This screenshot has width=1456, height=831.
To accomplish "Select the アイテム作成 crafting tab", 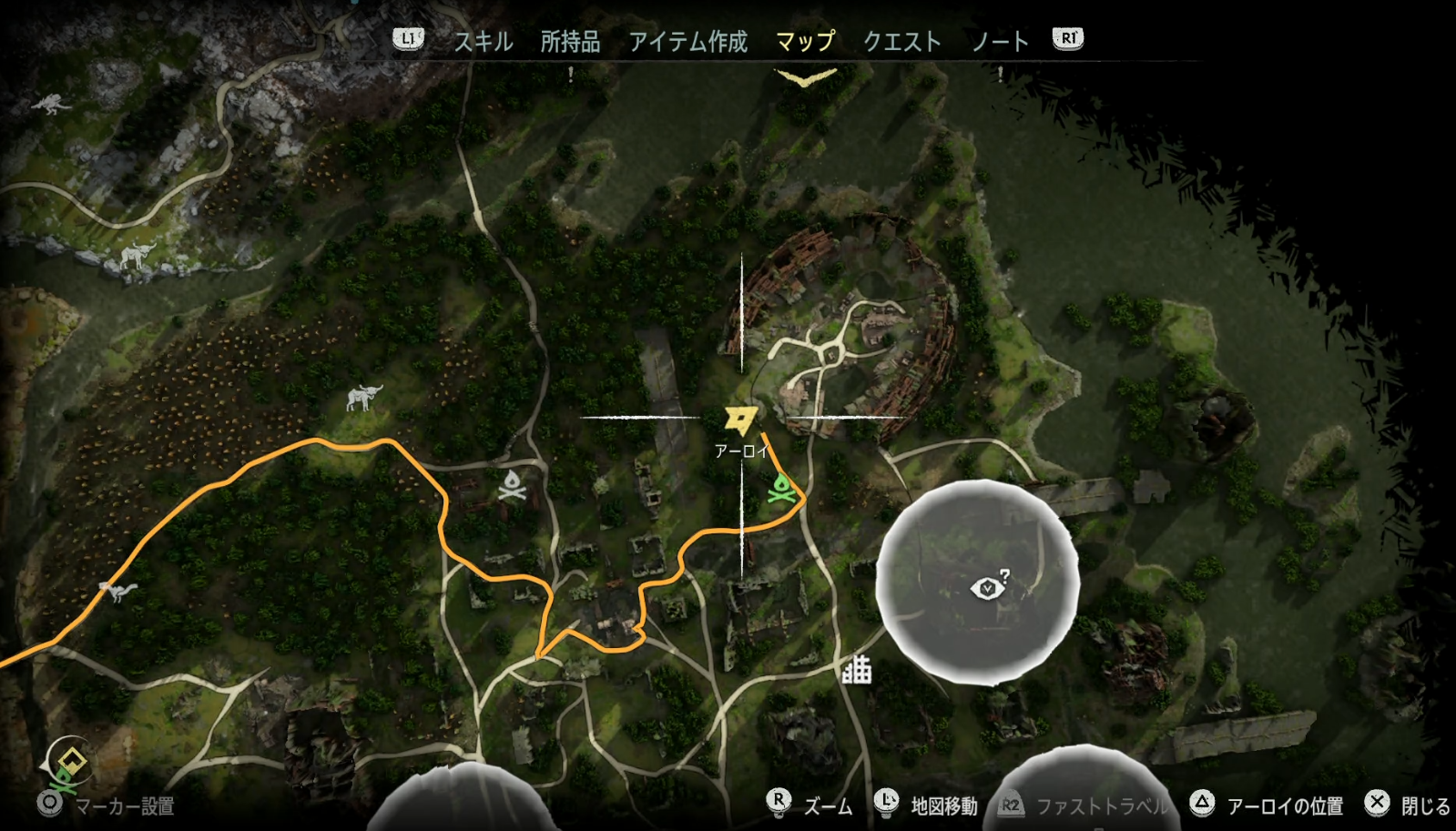I will click(x=687, y=41).
